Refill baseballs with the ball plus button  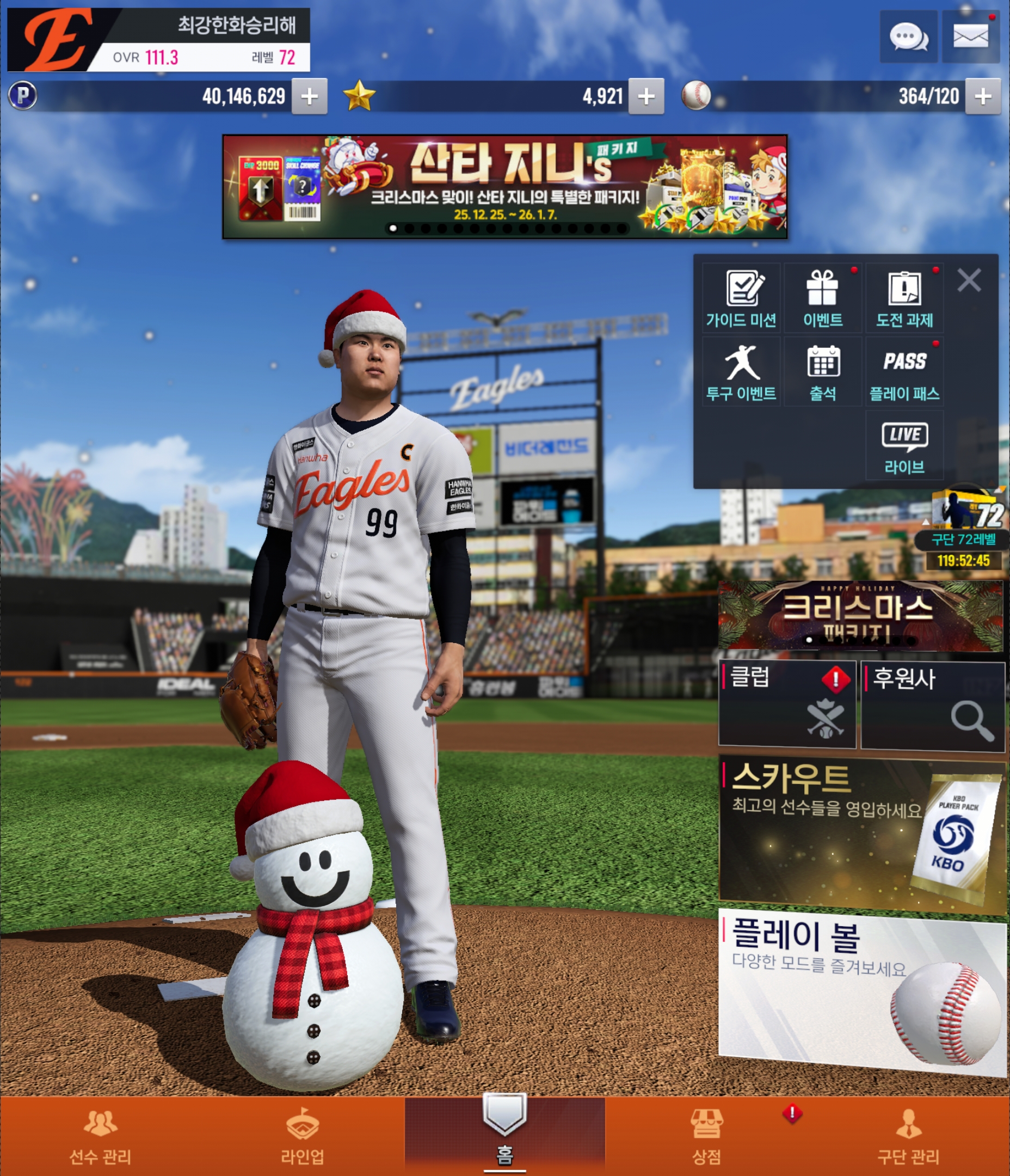(x=983, y=96)
